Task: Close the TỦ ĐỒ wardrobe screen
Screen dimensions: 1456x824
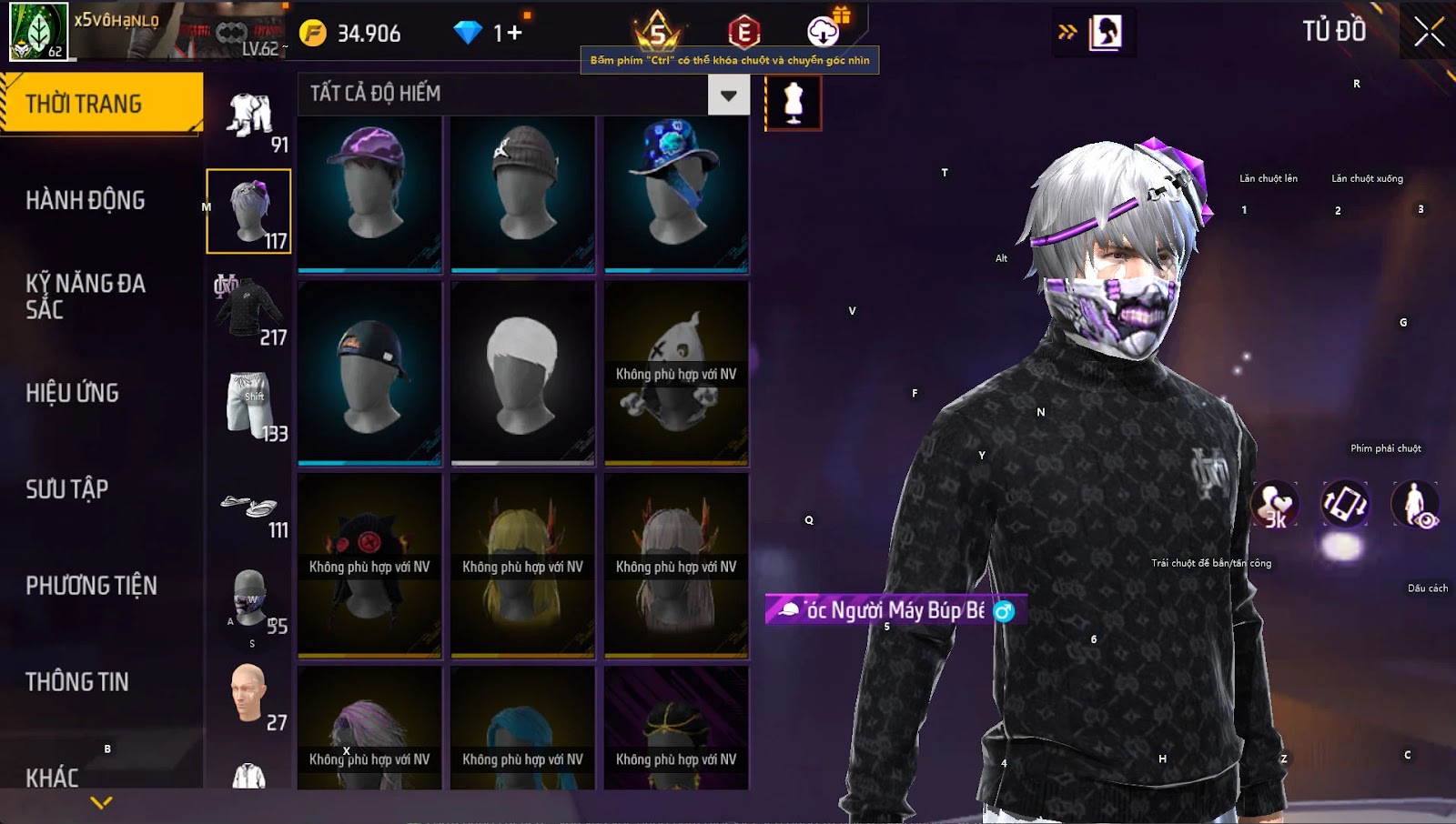Action: coord(1429,32)
